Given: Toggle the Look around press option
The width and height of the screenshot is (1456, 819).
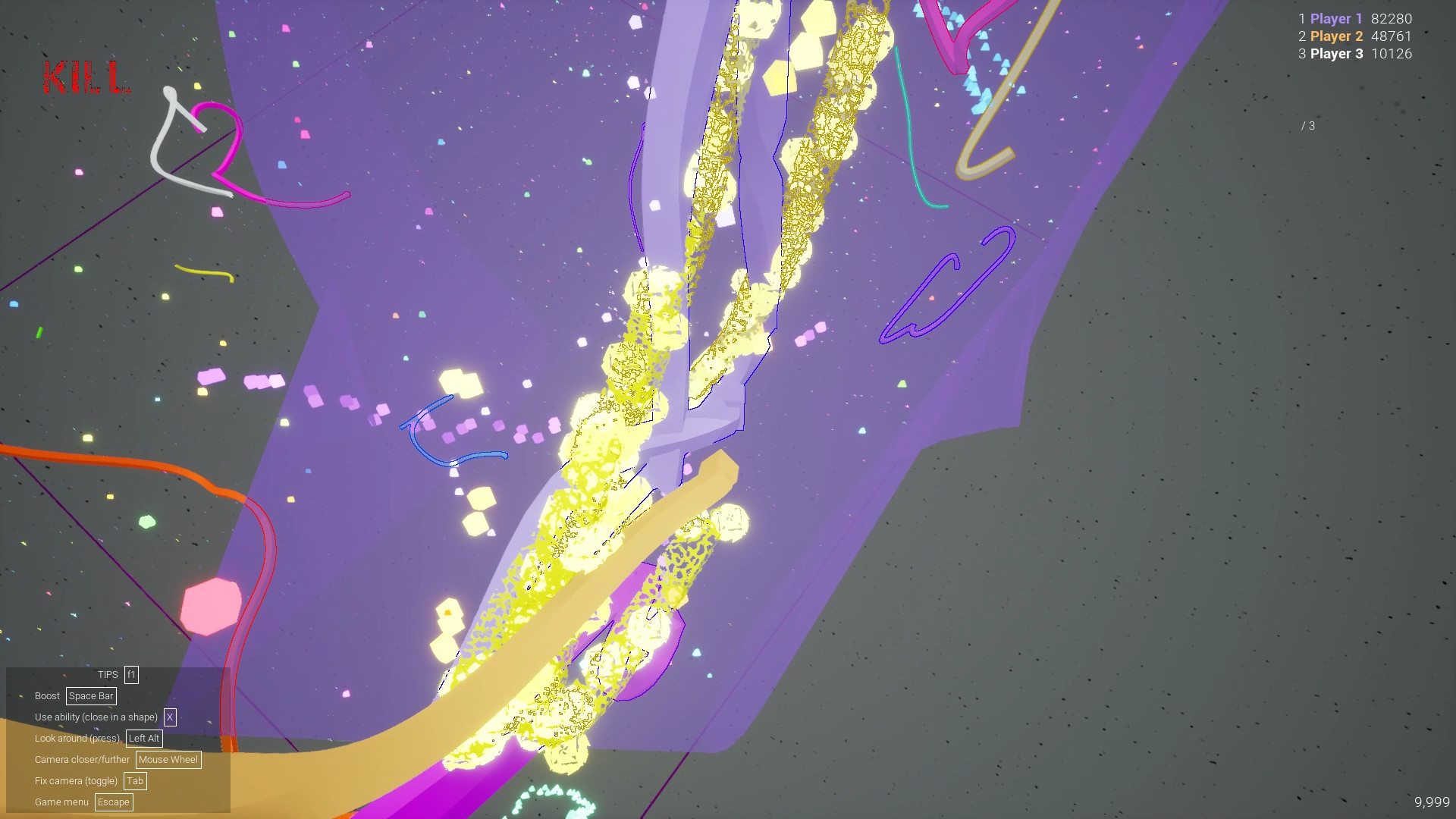Looking at the screenshot, I should [x=76, y=738].
